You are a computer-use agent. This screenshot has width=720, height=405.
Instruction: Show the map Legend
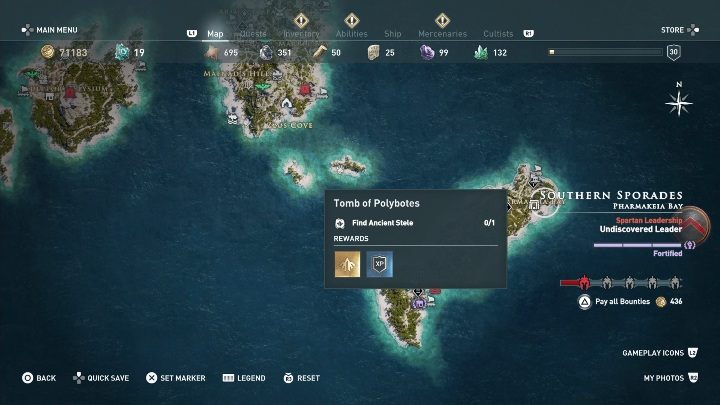(244, 378)
